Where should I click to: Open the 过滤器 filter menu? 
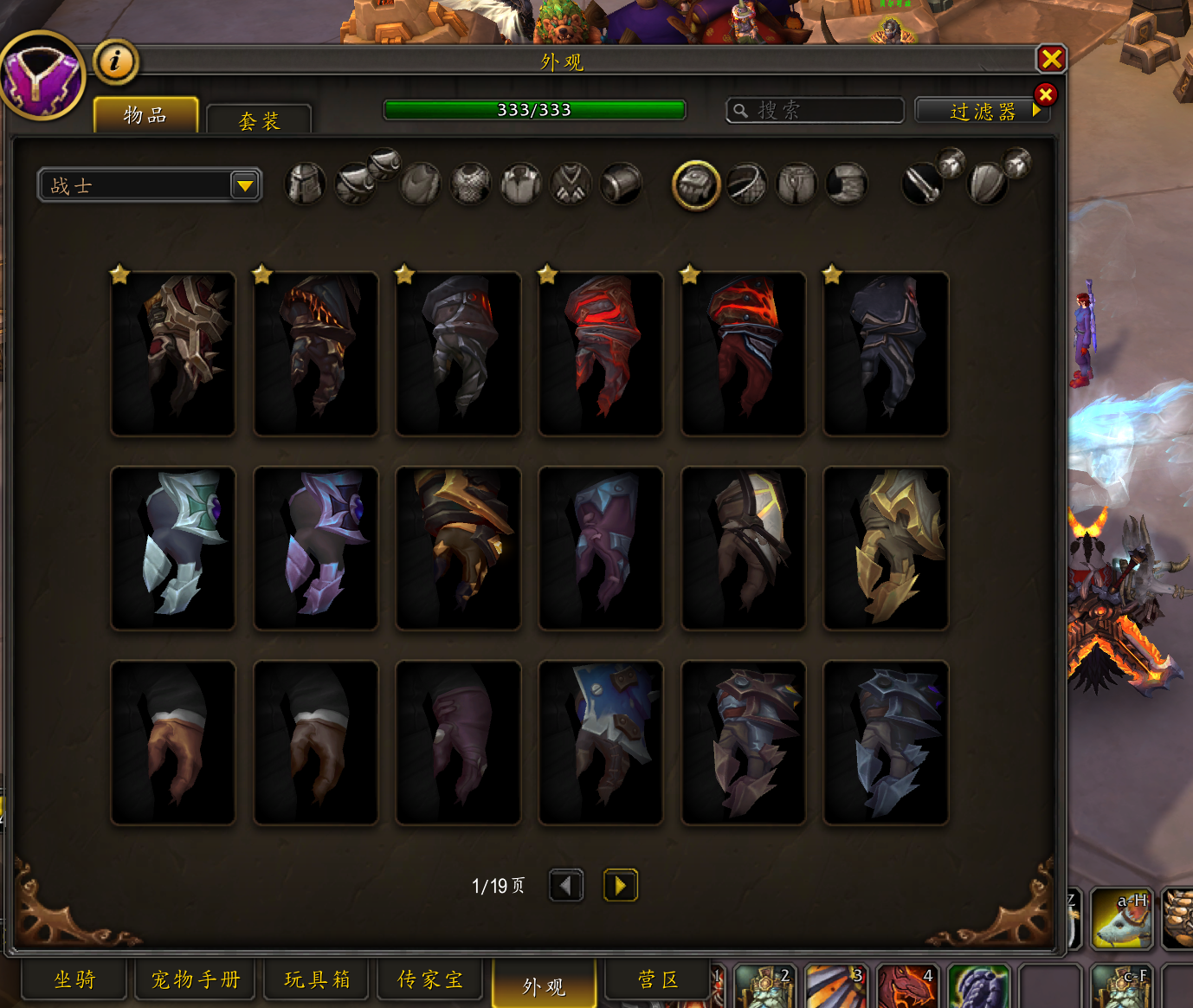981,111
